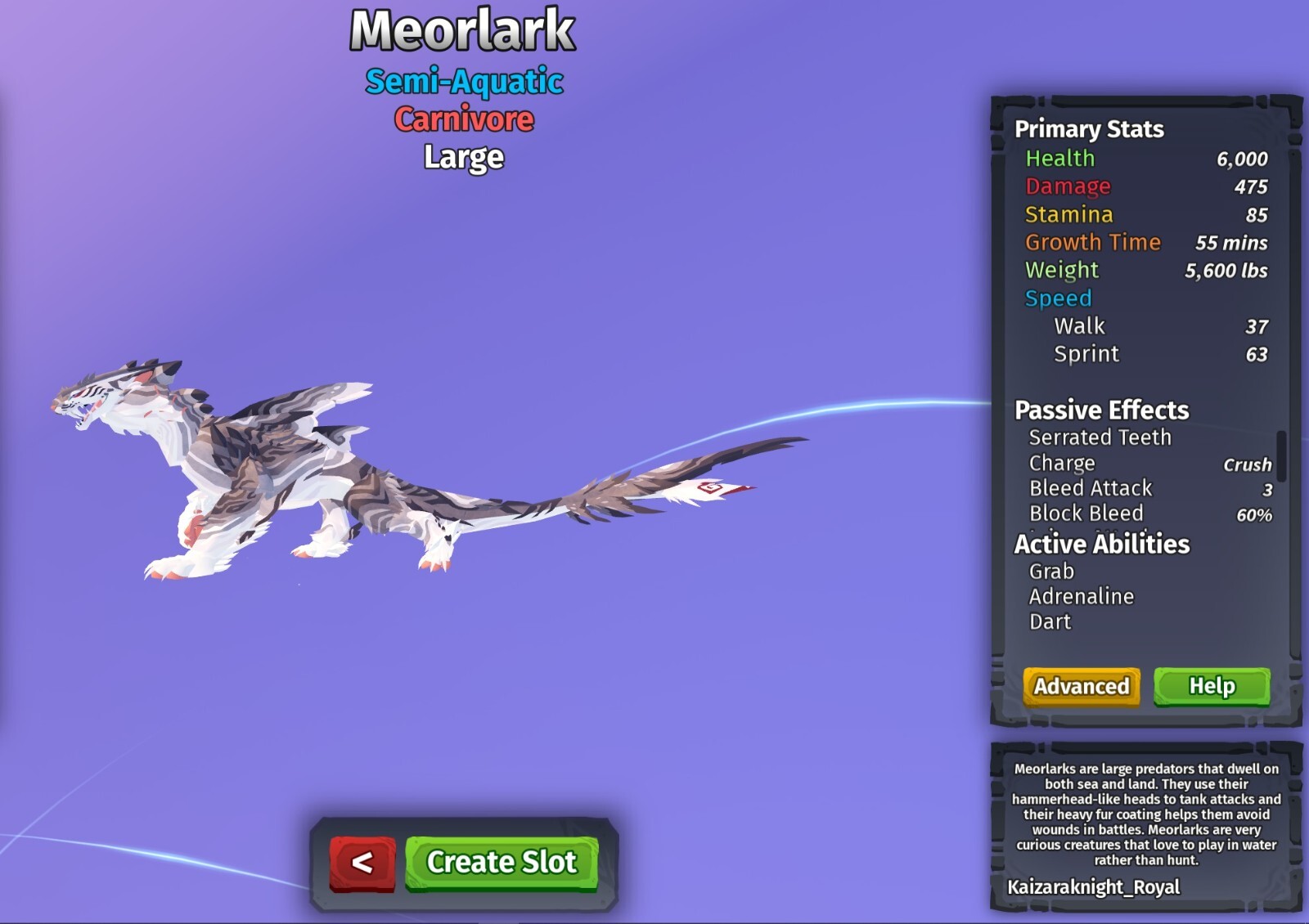Viewport: 1309px width, 924px height.
Task: Toggle the Carnivore diet label
Action: pos(464,119)
